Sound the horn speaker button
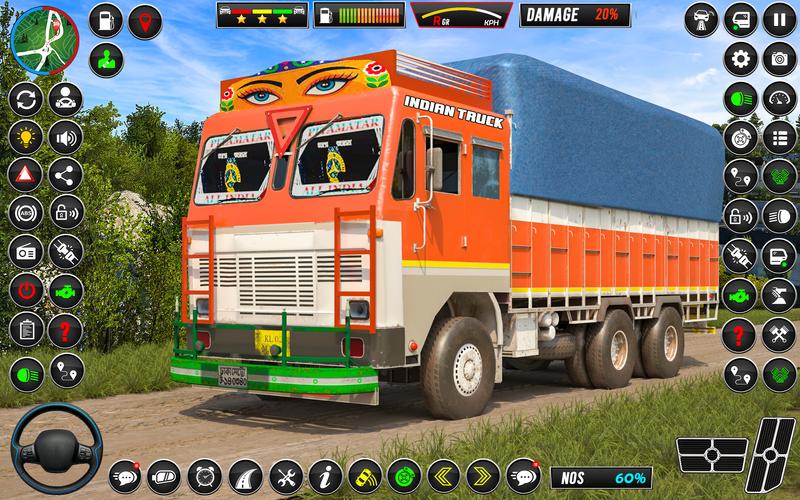This screenshot has height=500, width=800. coord(66,137)
